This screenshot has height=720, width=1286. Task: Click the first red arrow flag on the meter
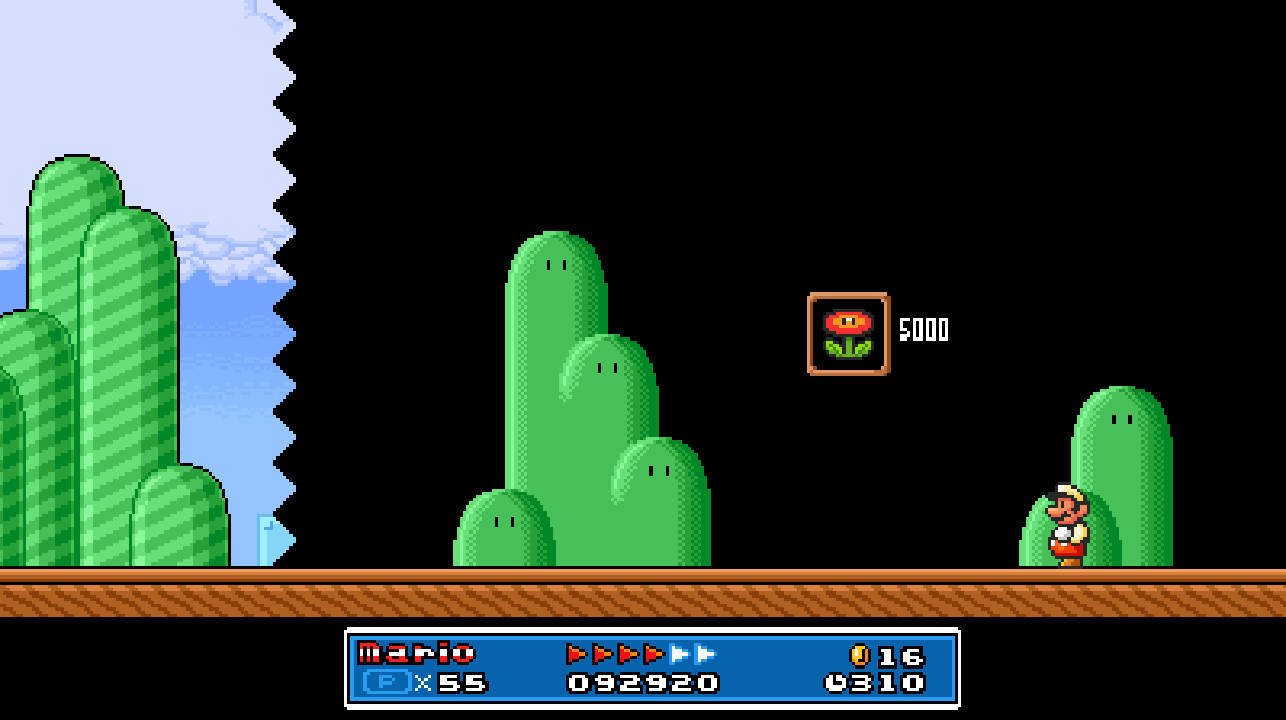coord(573,654)
